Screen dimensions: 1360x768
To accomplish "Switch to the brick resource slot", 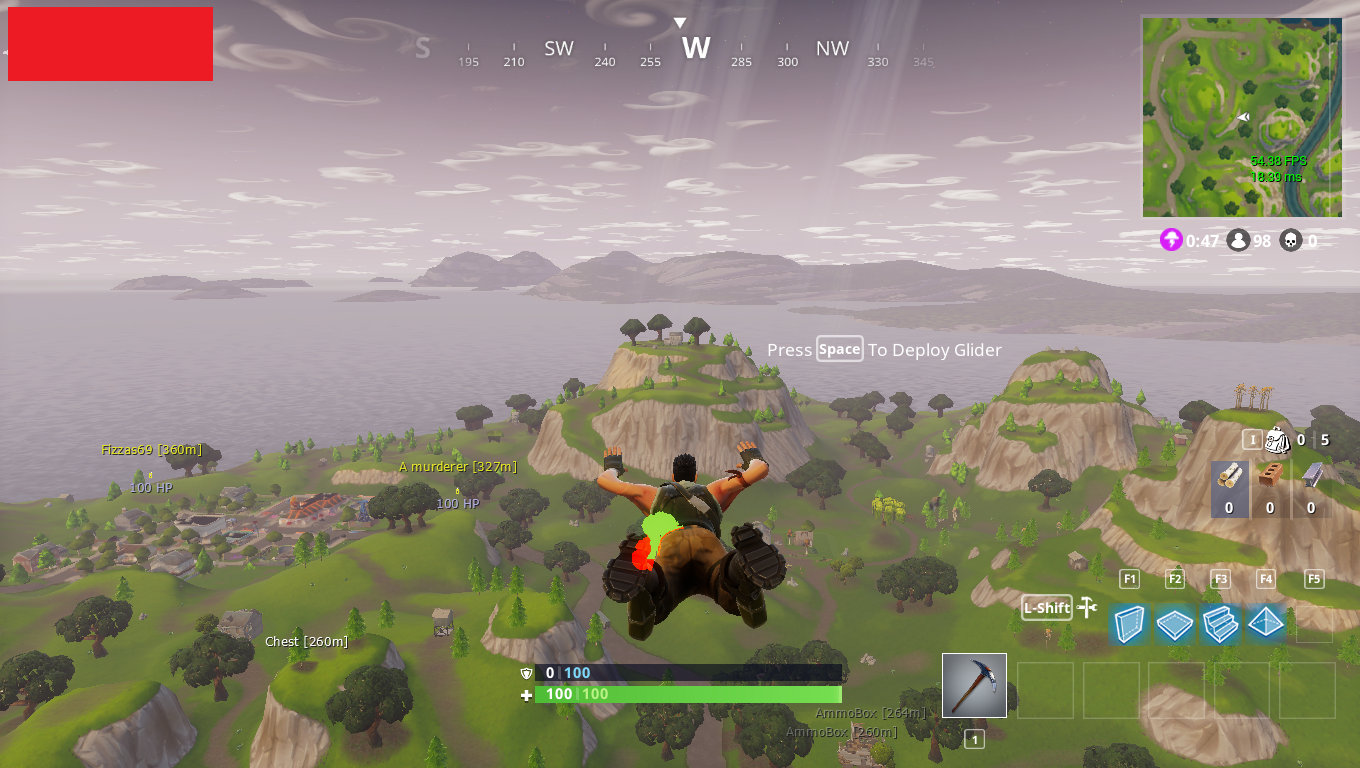I will point(1270,488).
